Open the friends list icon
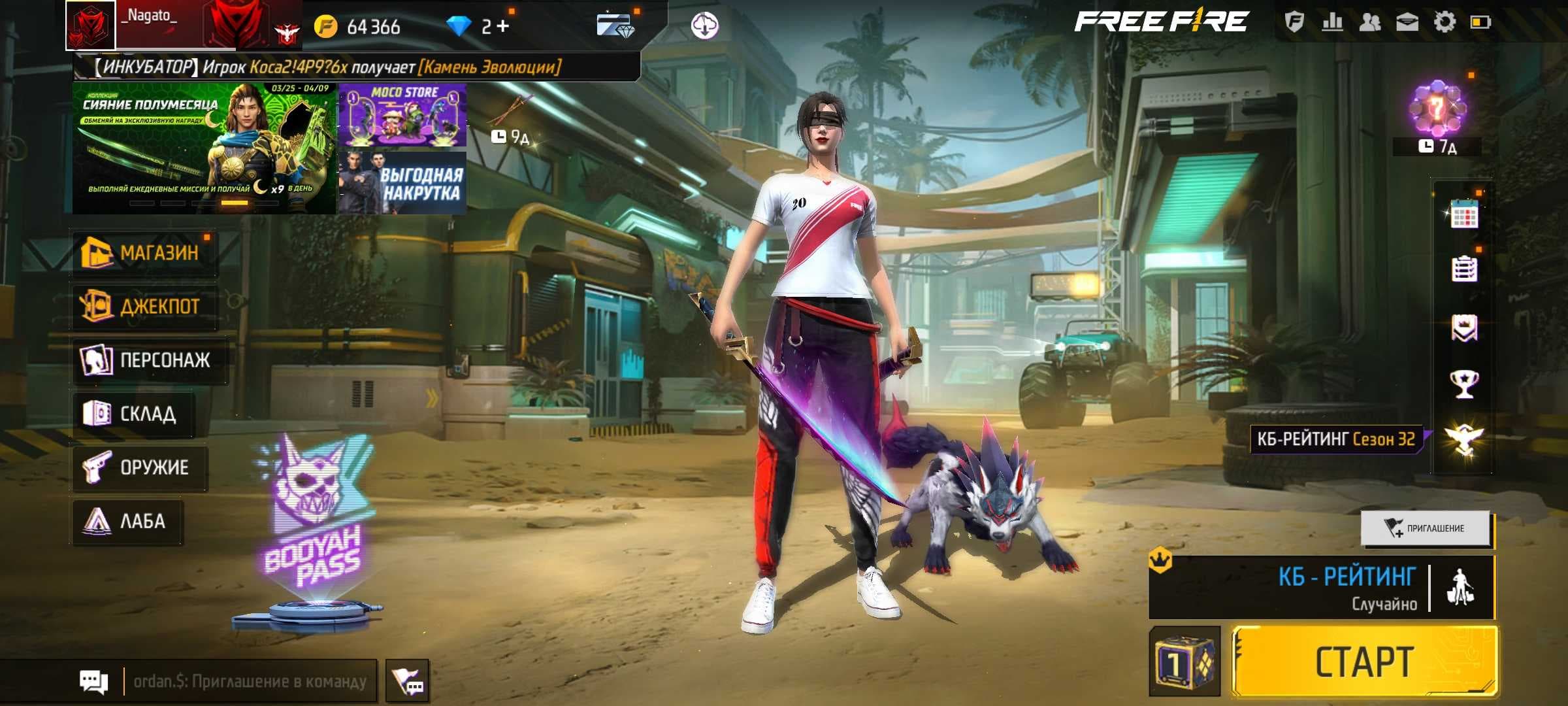 1369,22
